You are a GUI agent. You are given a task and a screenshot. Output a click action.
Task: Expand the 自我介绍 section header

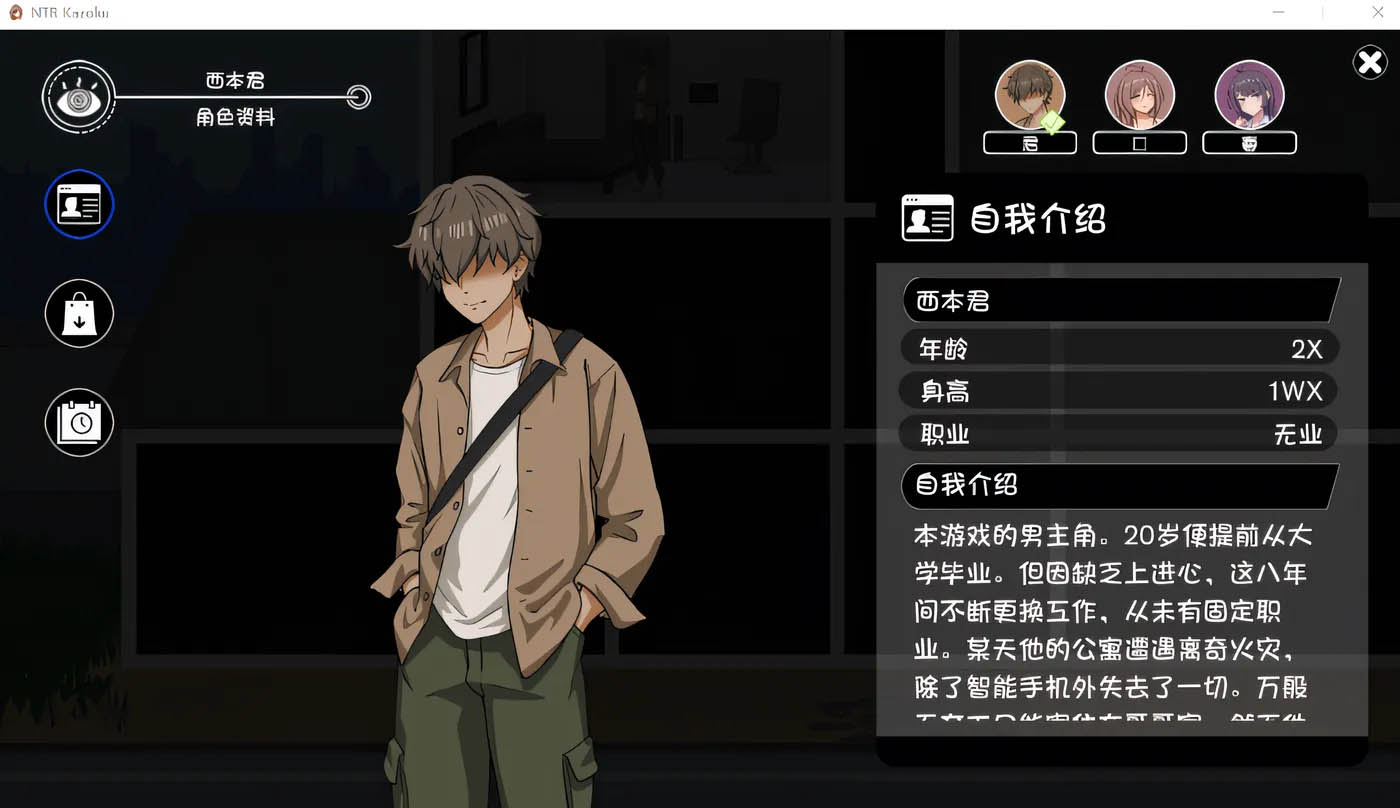point(1118,486)
